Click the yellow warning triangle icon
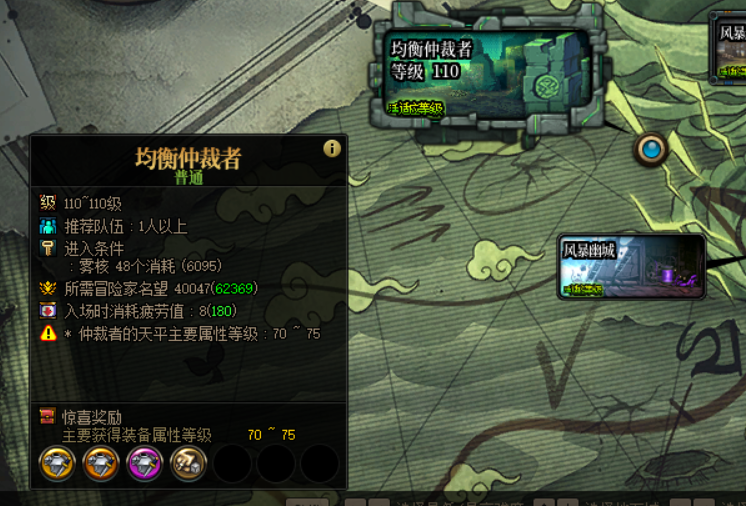746x506 pixels. pos(48,334)
